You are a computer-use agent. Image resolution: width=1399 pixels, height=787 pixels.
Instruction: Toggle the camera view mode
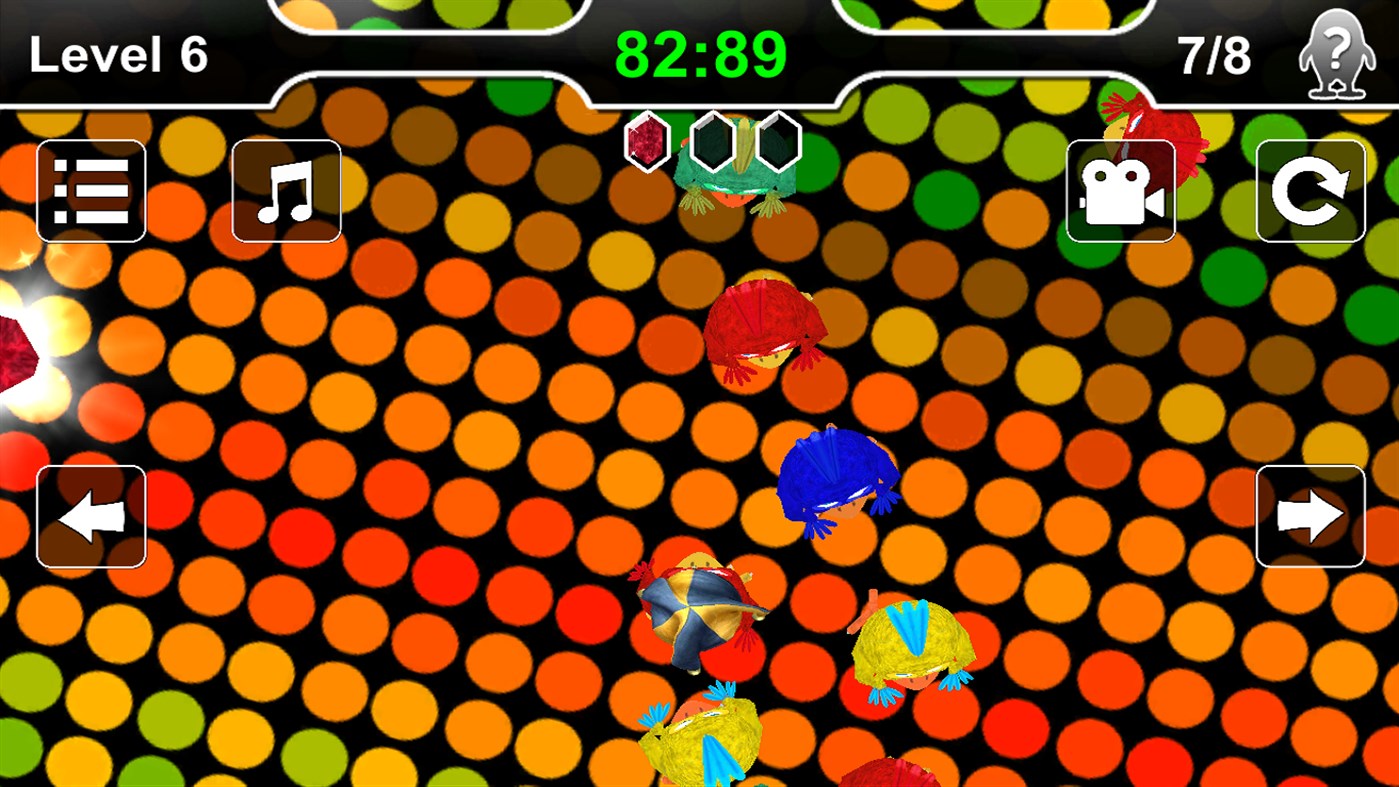1120,190
